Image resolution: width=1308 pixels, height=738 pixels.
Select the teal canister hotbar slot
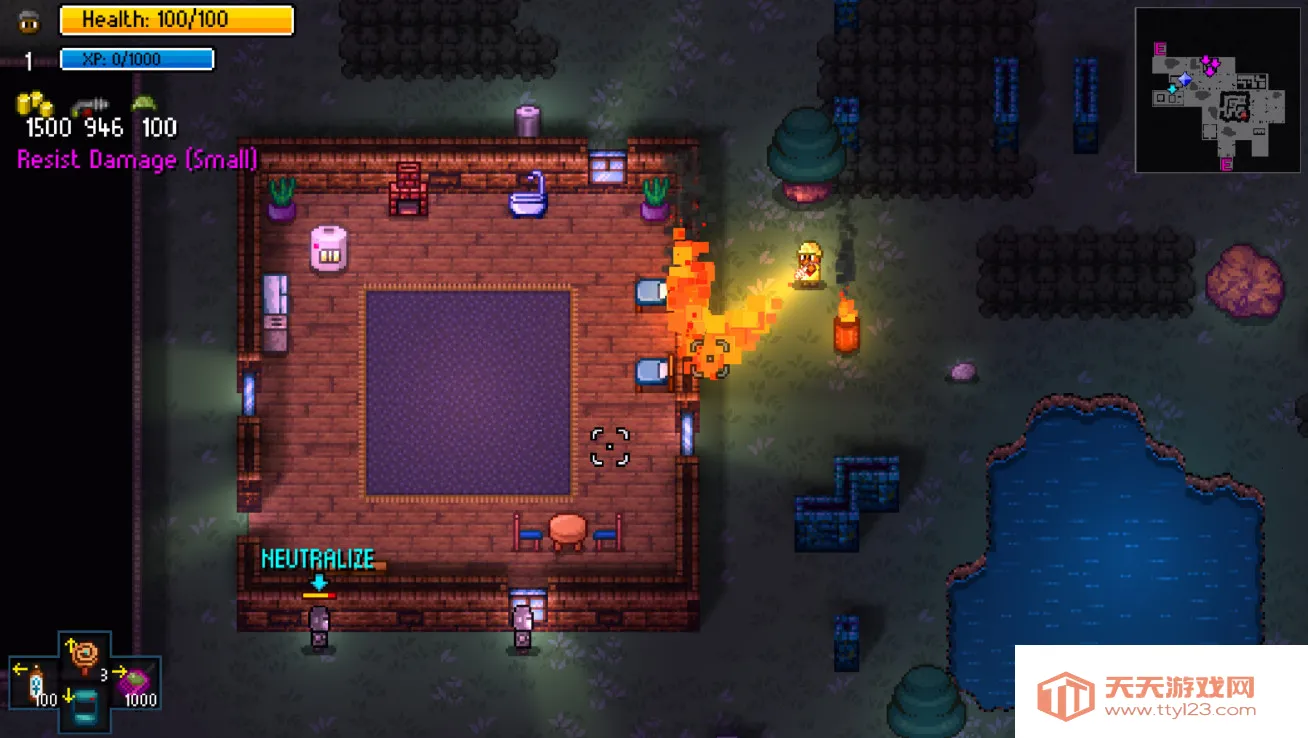84,707
